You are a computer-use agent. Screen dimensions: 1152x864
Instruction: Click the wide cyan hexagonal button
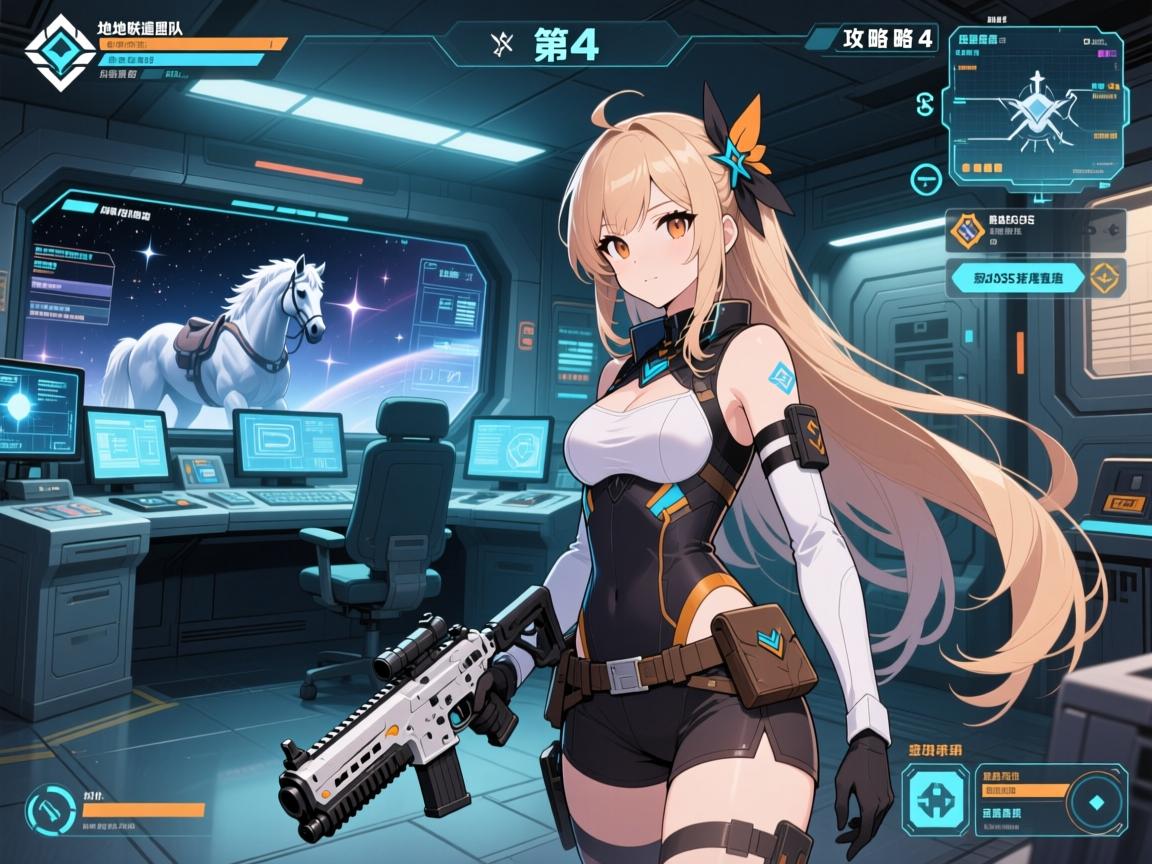pos(1019,277)
